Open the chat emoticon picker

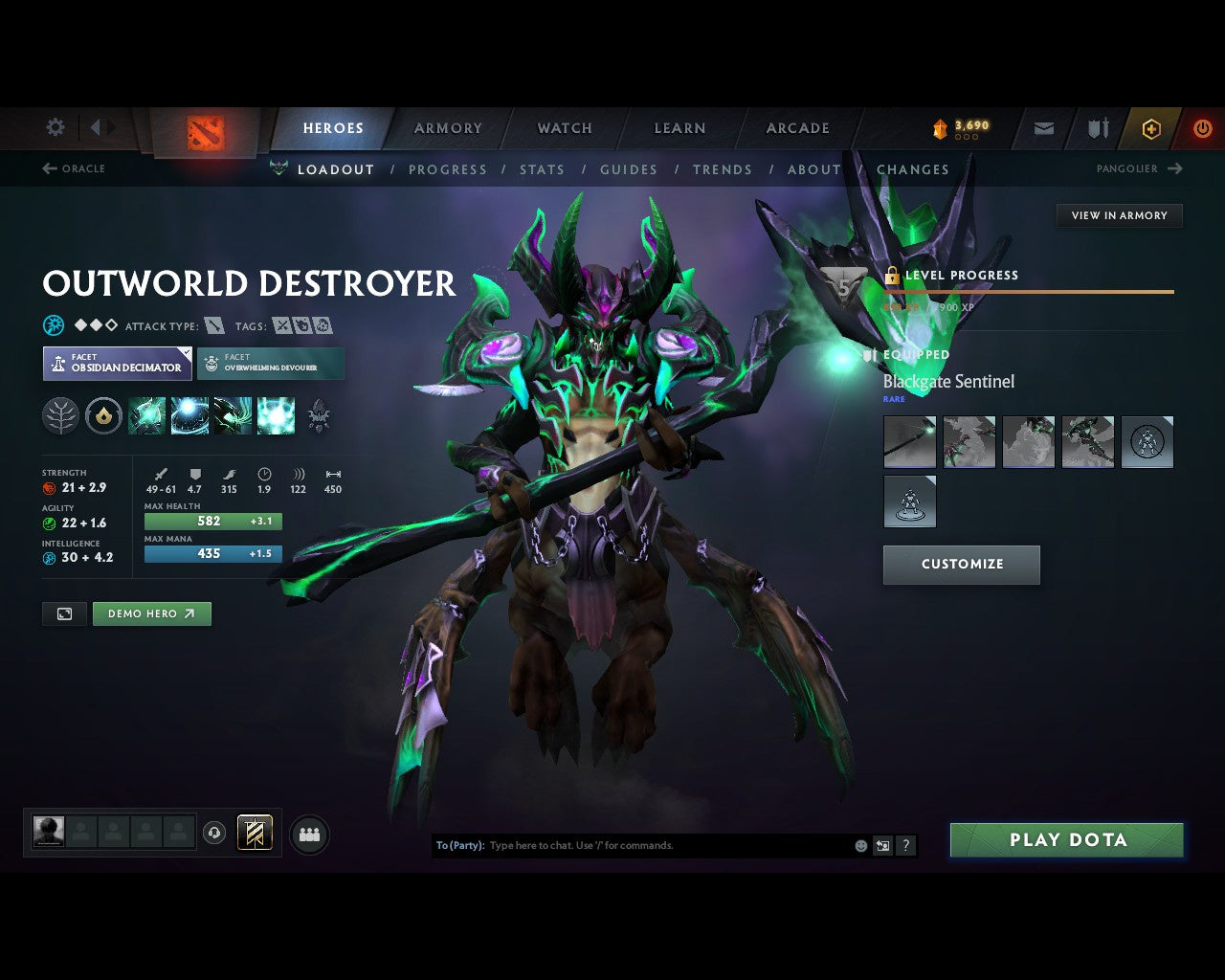click(x=859, y=845)
